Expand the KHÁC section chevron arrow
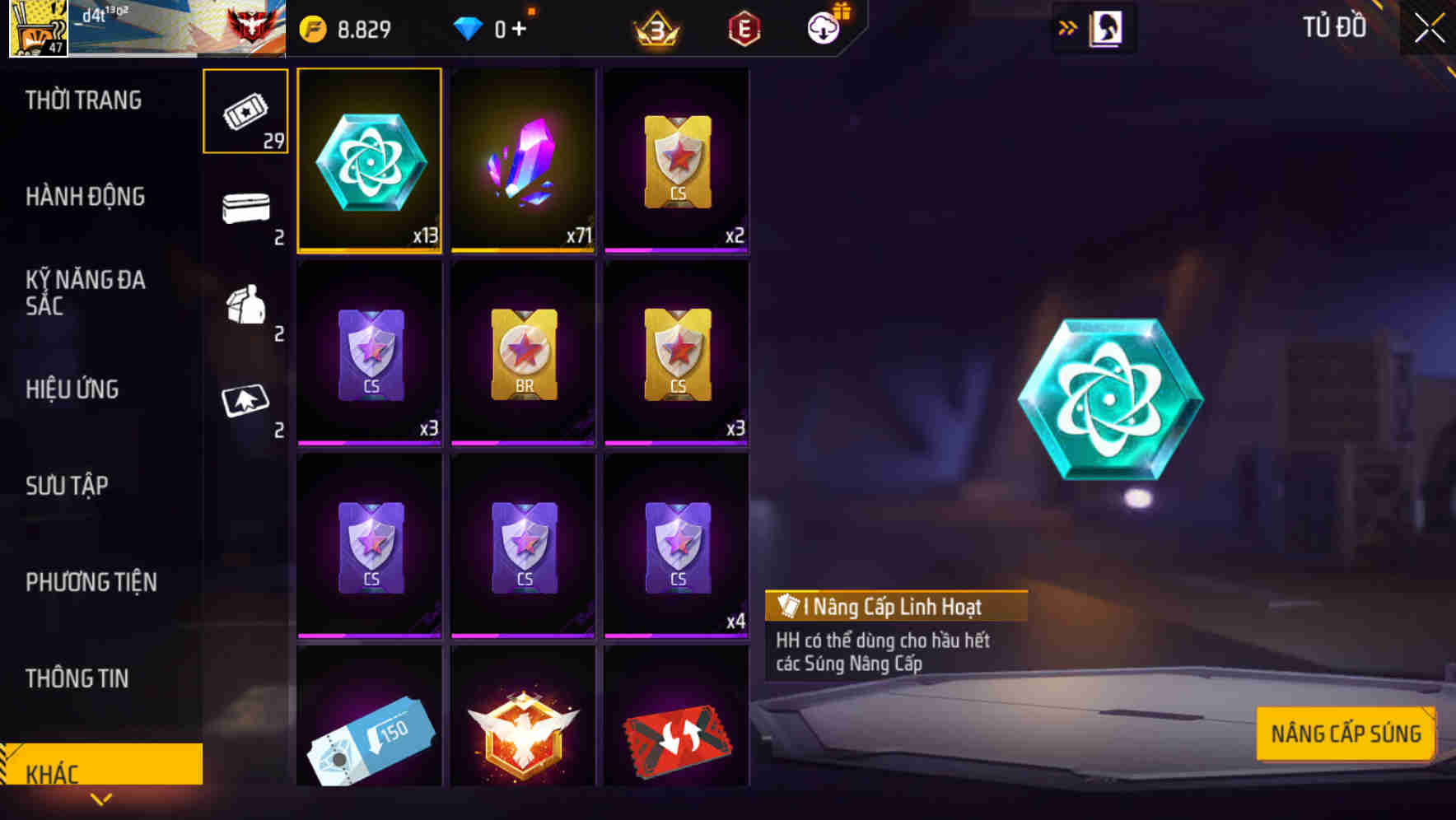The width and height of the screenshot is (1456, 820). coord(101,798)
